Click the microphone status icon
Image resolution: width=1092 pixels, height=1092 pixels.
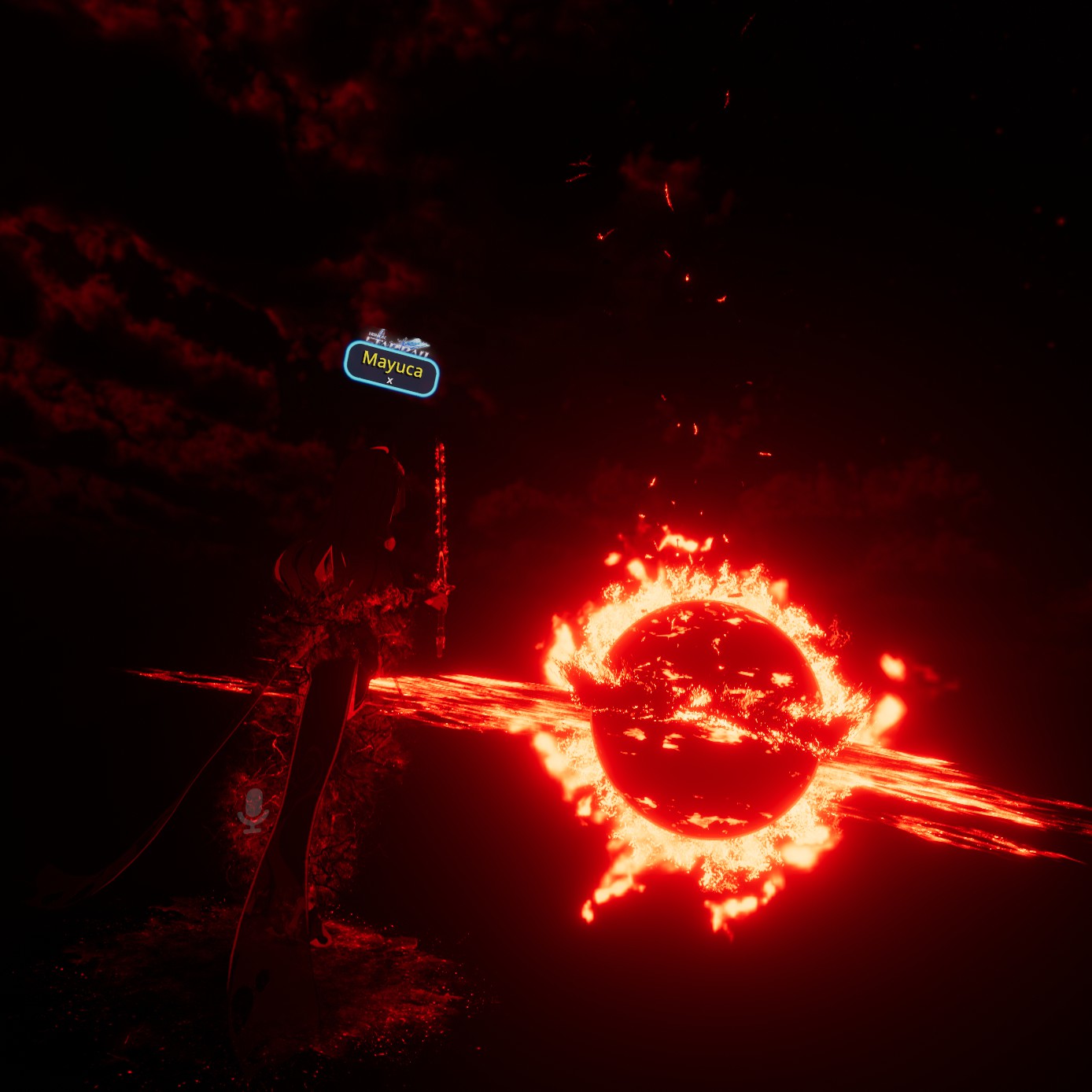(x=253, y=811)
